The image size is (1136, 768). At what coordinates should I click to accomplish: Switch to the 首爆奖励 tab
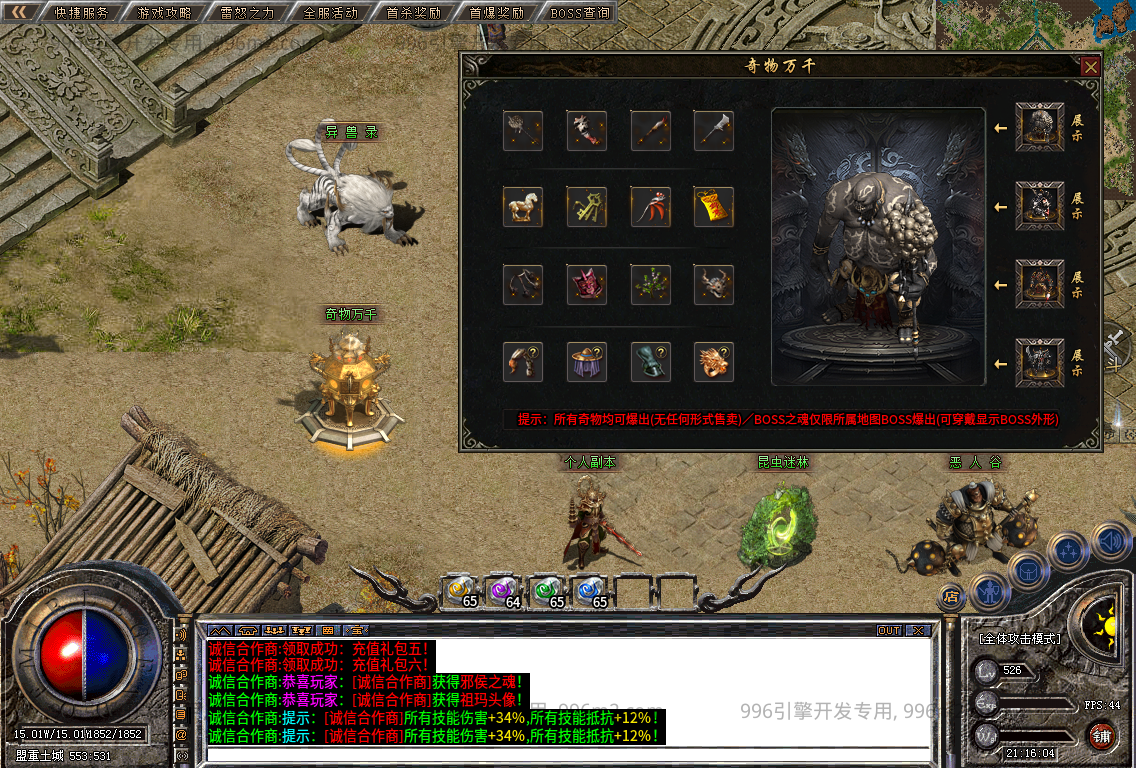[496, 13]
